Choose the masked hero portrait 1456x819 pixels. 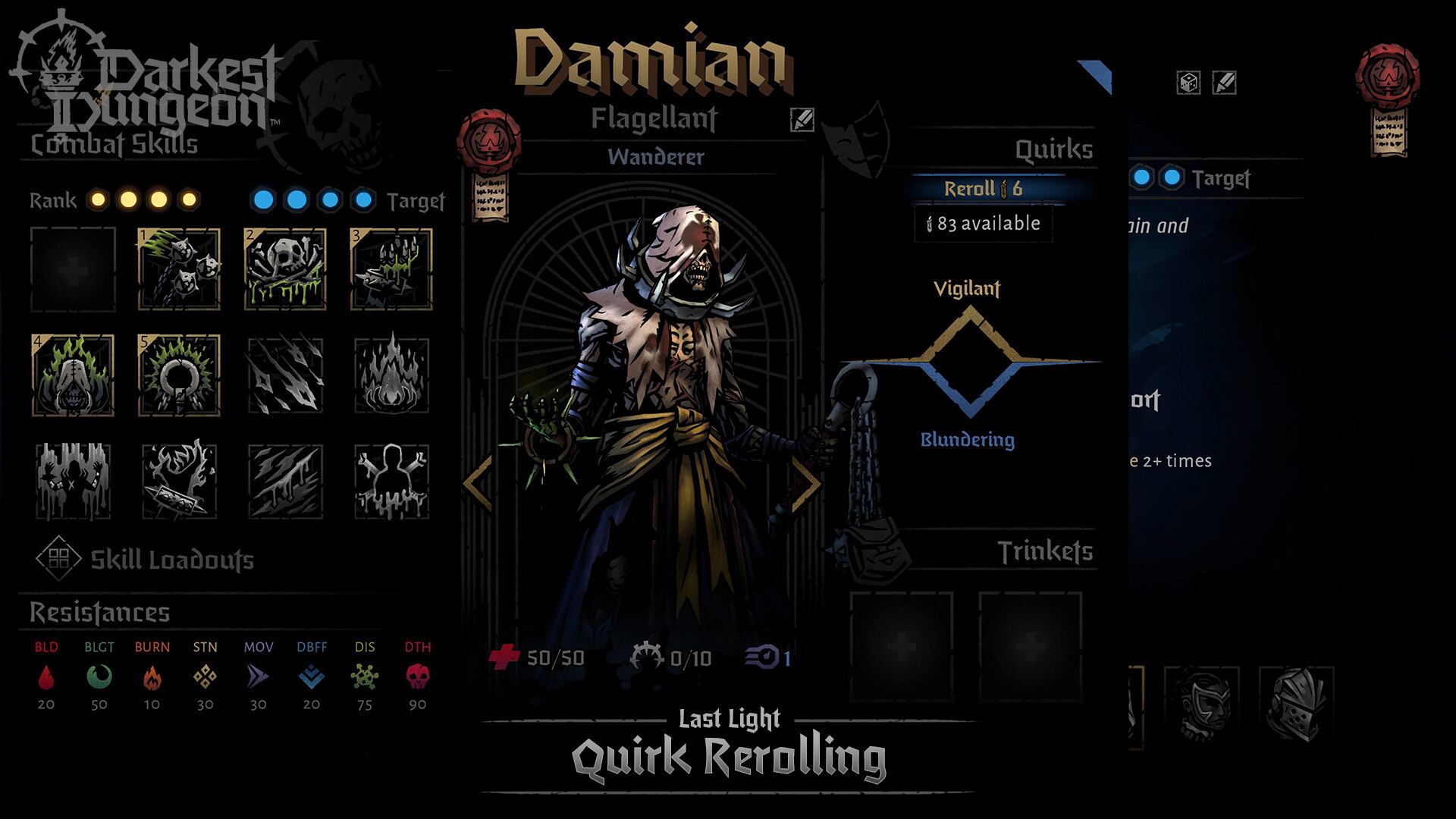(1201, 705)
